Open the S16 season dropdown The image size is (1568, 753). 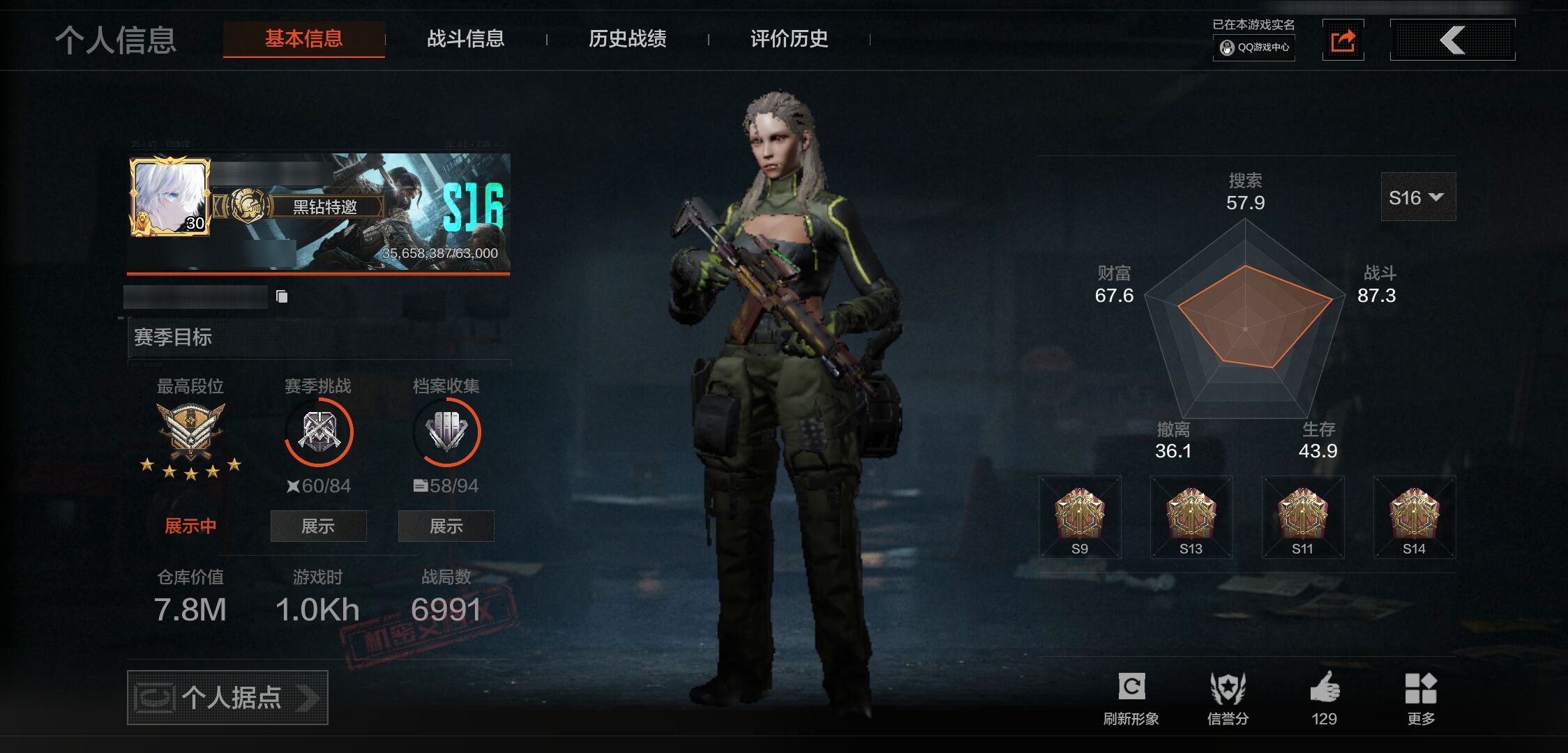[1417, 197]
